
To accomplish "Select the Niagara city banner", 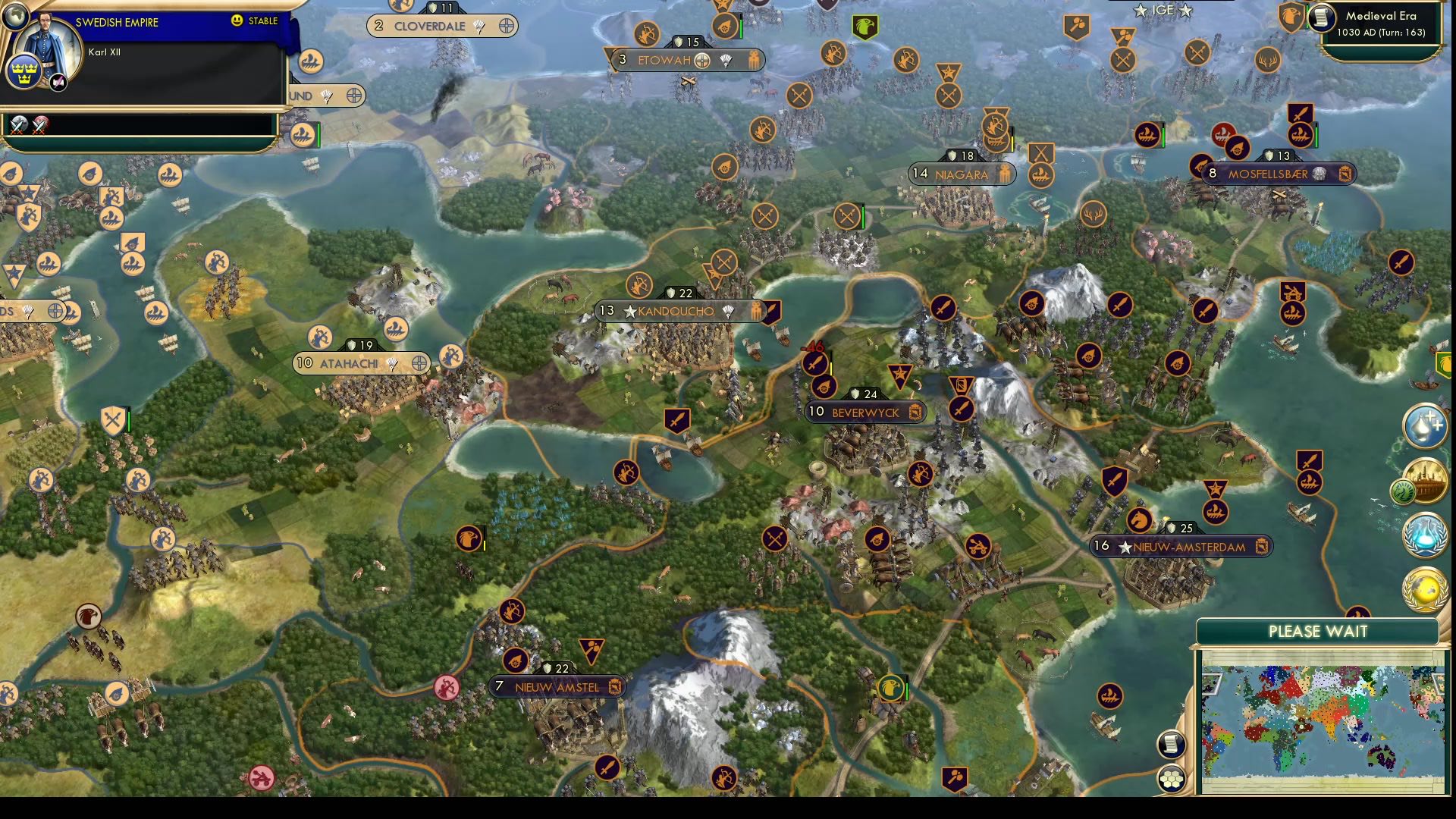I will tap(962, 174).
